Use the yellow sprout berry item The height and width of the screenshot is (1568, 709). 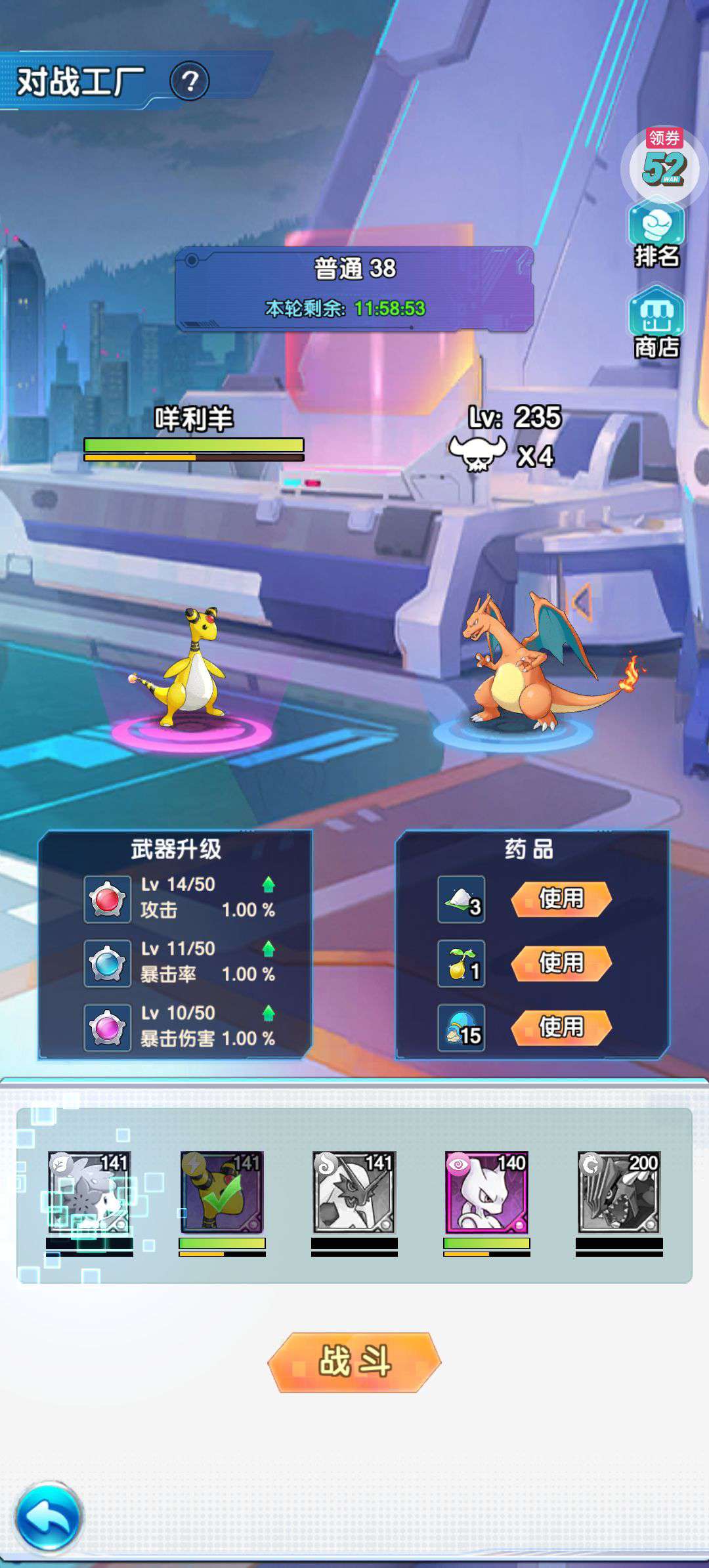click(x=561, y=963)
